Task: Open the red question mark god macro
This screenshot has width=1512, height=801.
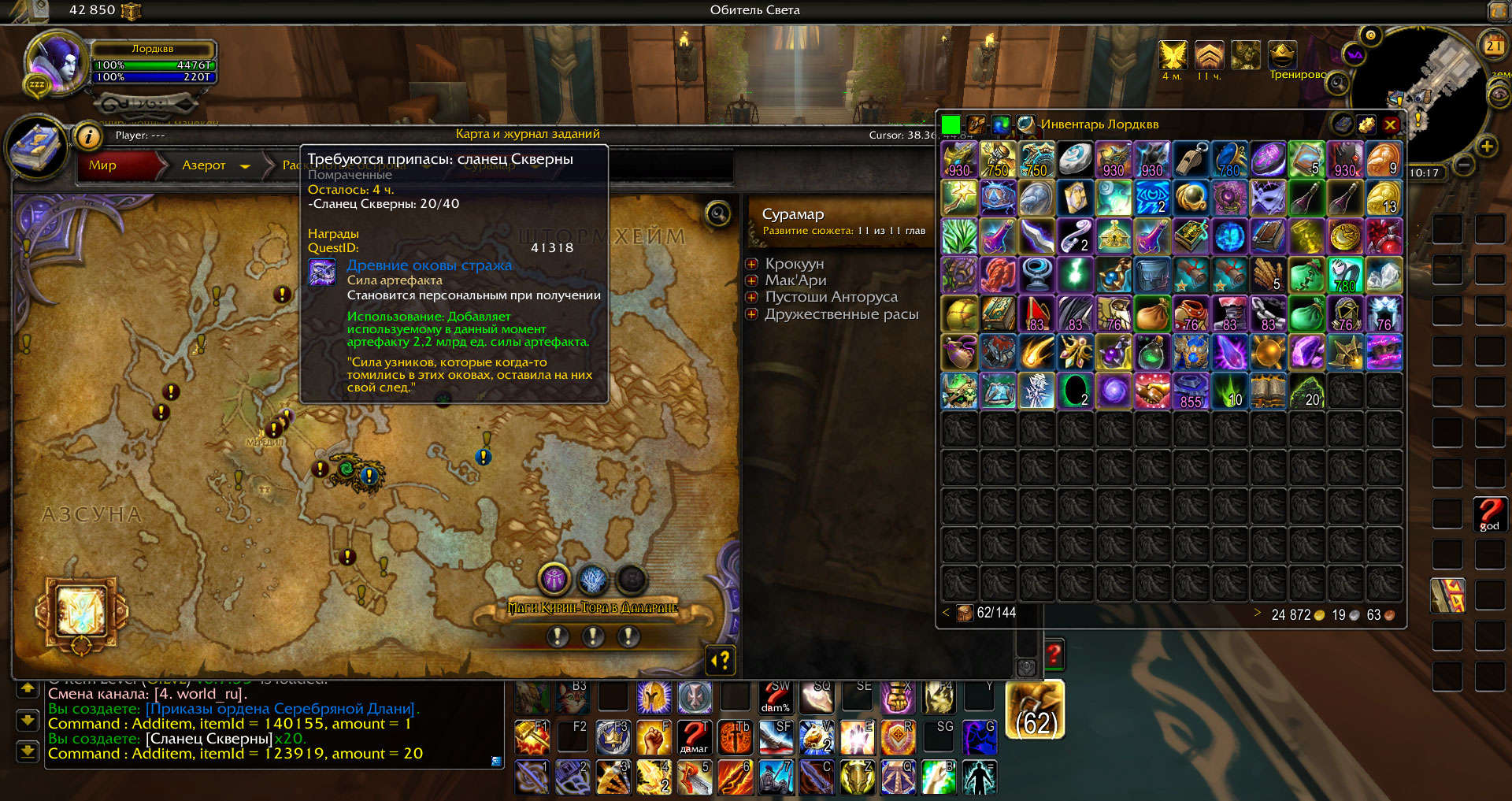Action: pos(1490,514)
